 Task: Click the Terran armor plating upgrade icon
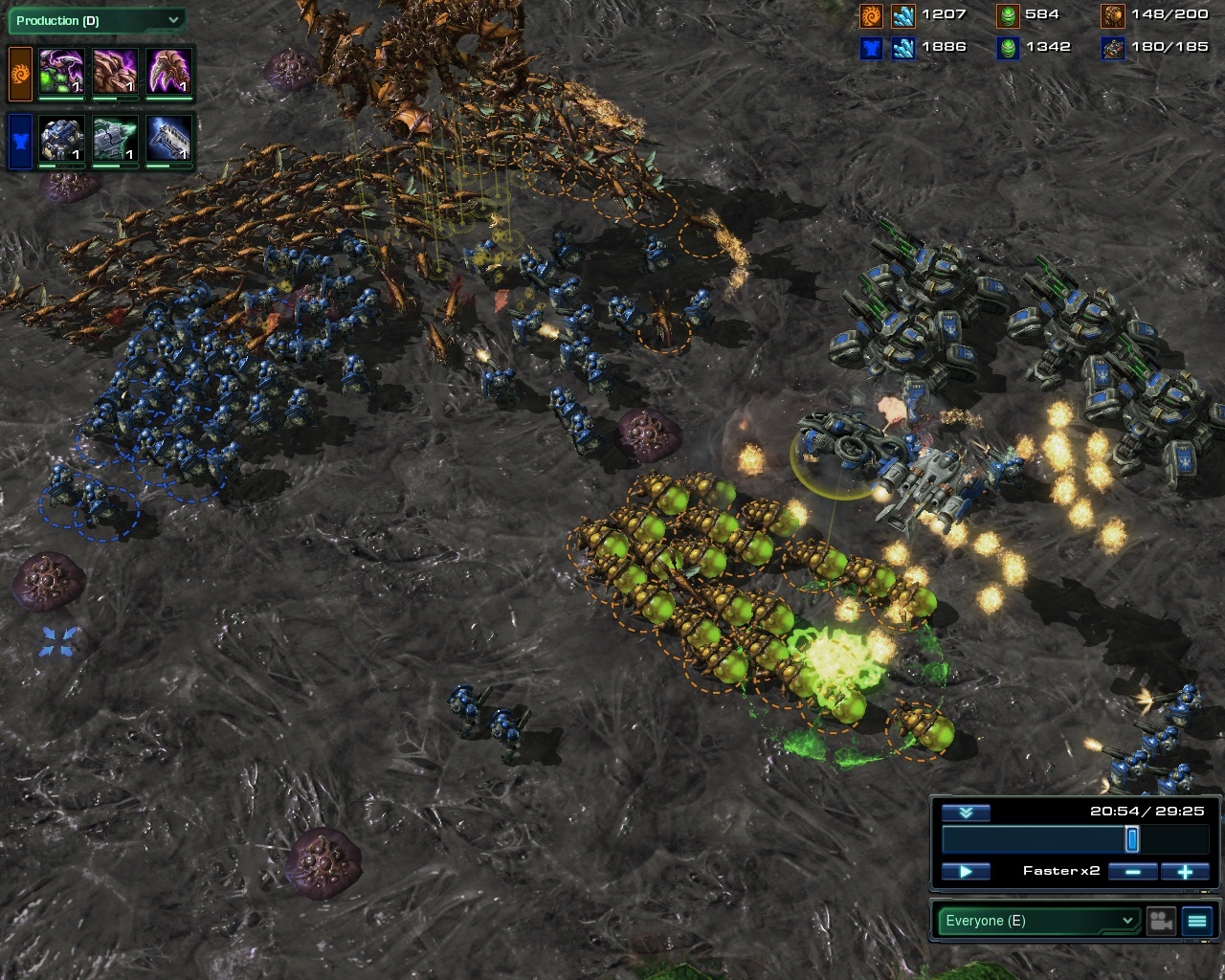pyautogui.click(x=116, y=140)
